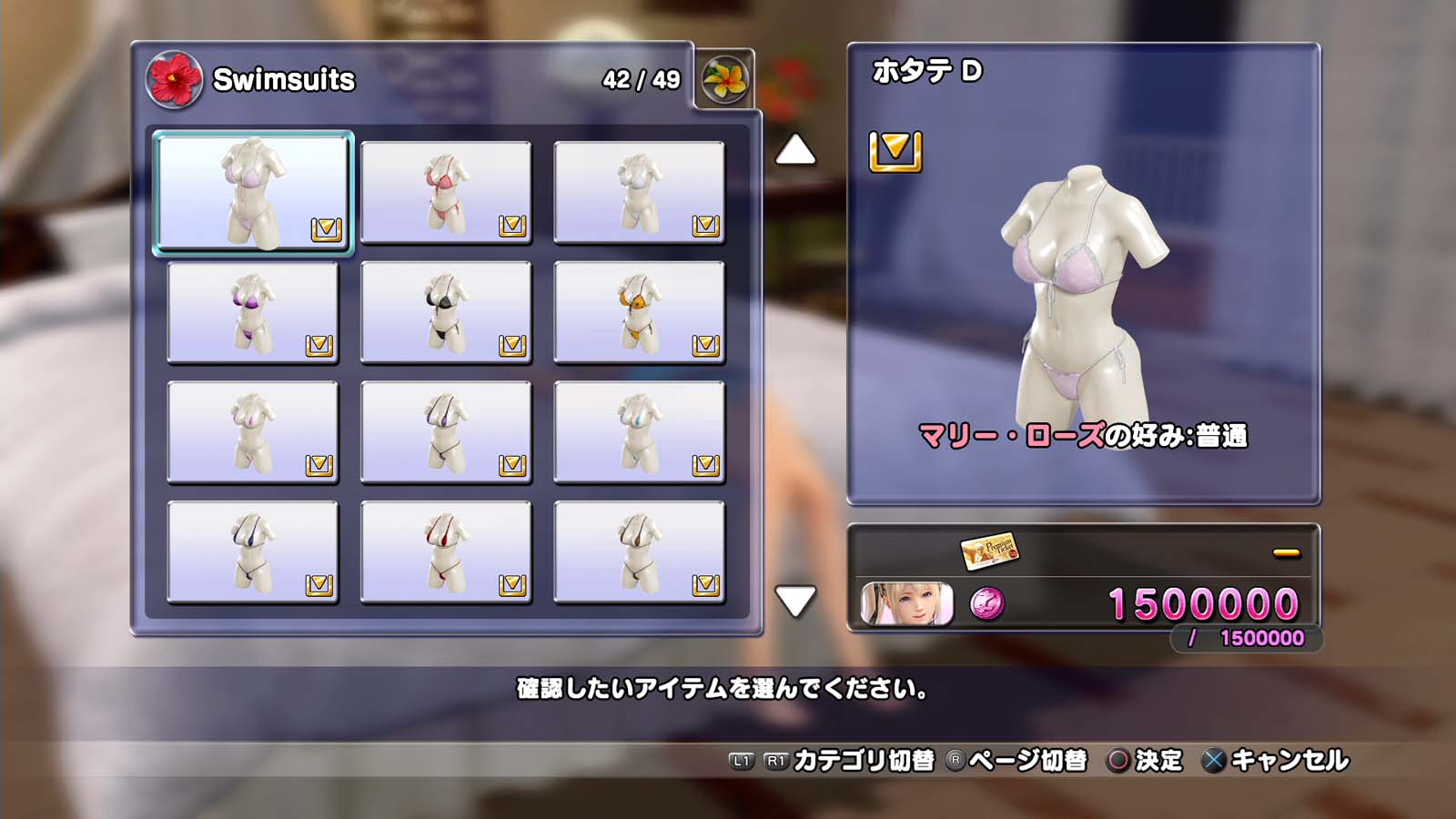The image size is (1456, 819).
Task: Choose the coral pink swimsuit thumbnail
Action: pyautogui.click(x=446, y=192)
